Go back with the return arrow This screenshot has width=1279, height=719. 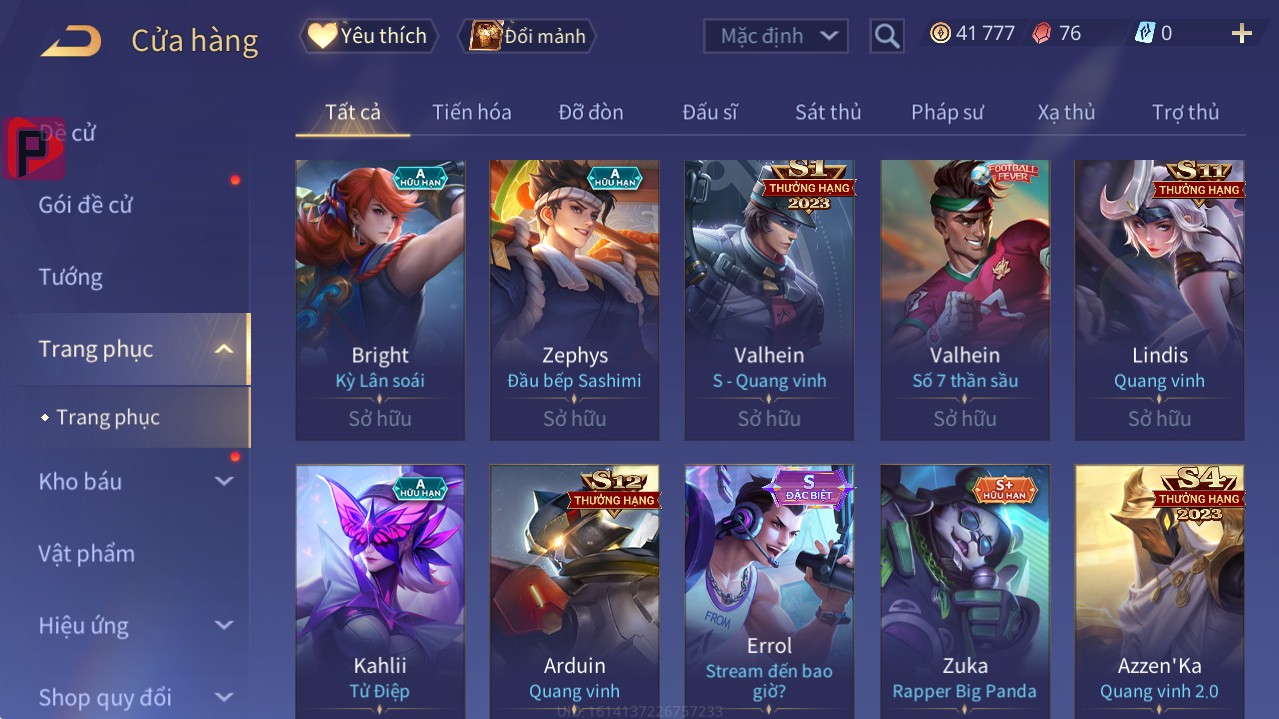coord(71,40)
